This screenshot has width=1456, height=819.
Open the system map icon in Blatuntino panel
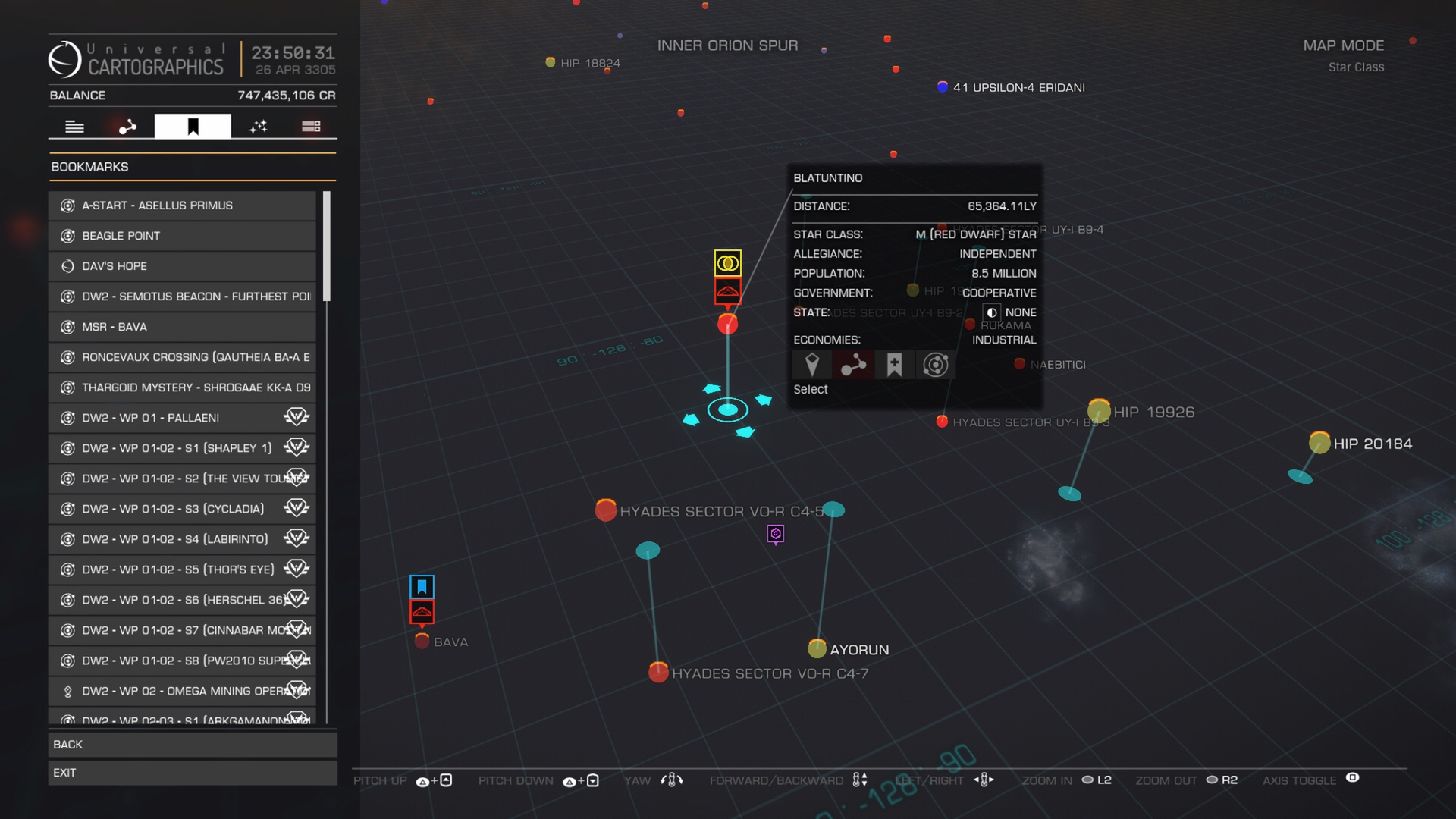pos(935,365)
